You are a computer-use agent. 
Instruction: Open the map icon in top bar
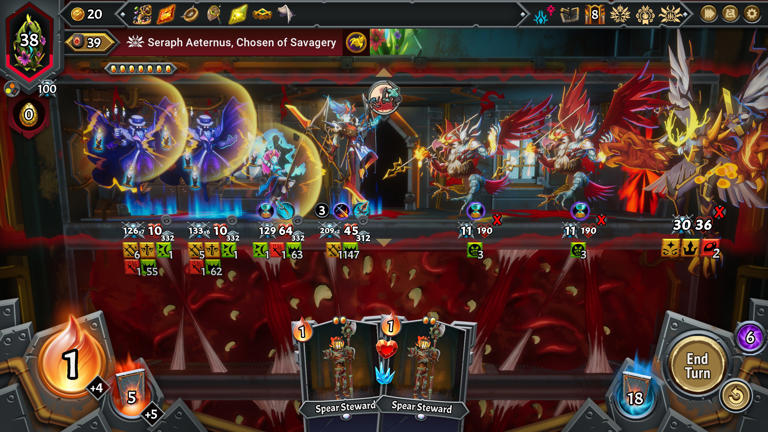tap(569, 14)
